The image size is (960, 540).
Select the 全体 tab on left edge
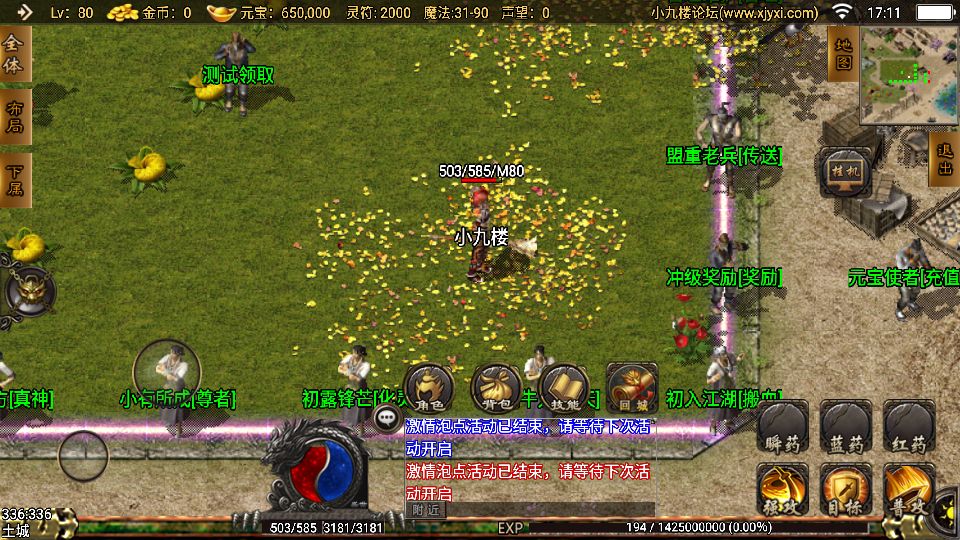point(14,54)
